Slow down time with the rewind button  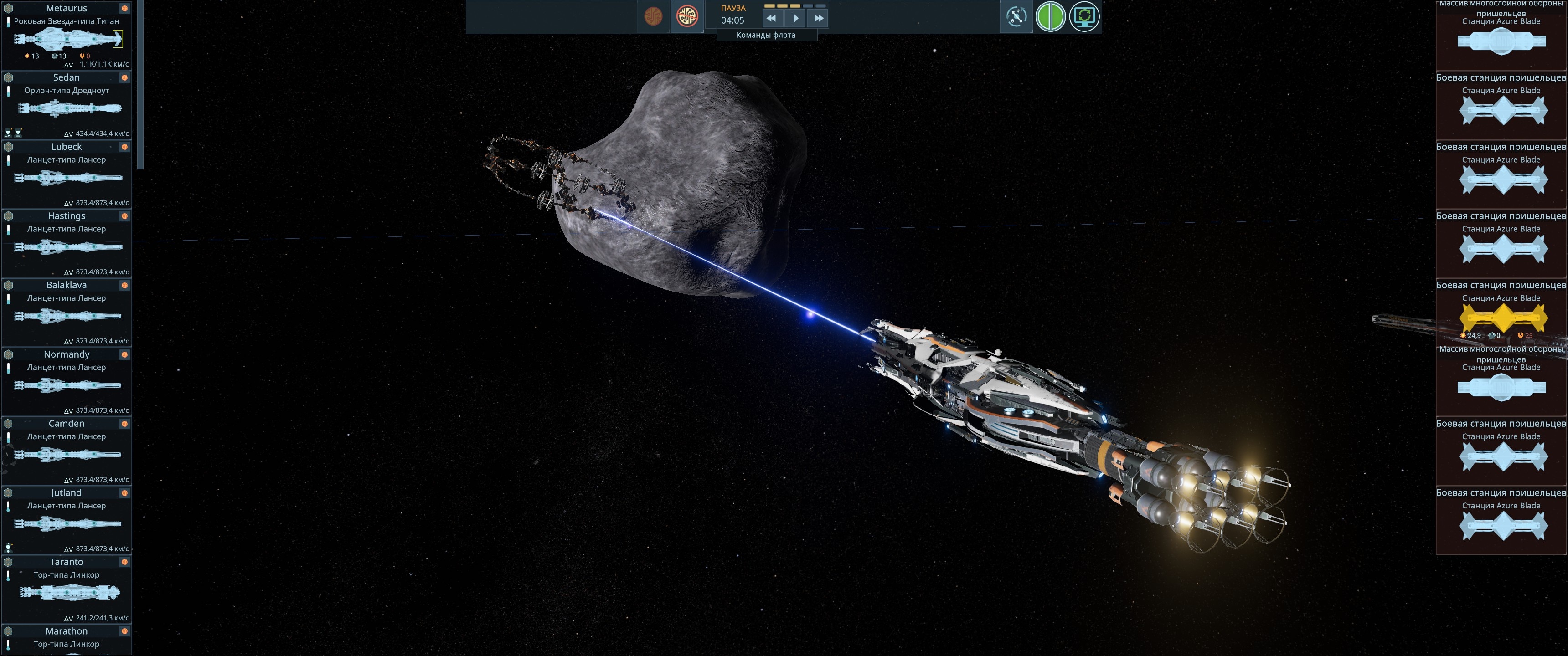click(771, 18)
